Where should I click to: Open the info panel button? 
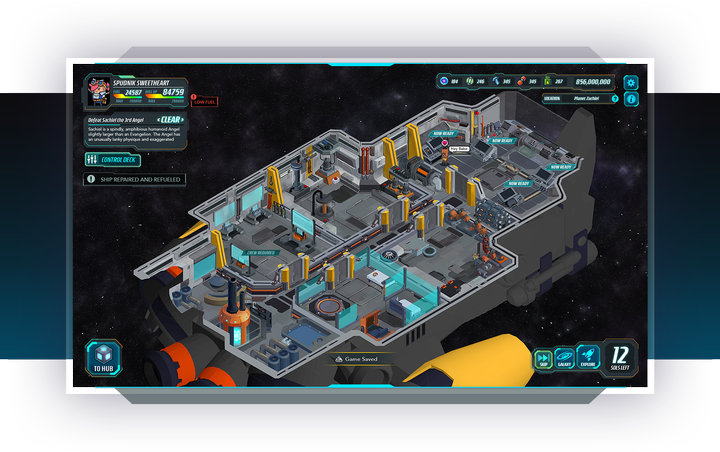(631, 99)
